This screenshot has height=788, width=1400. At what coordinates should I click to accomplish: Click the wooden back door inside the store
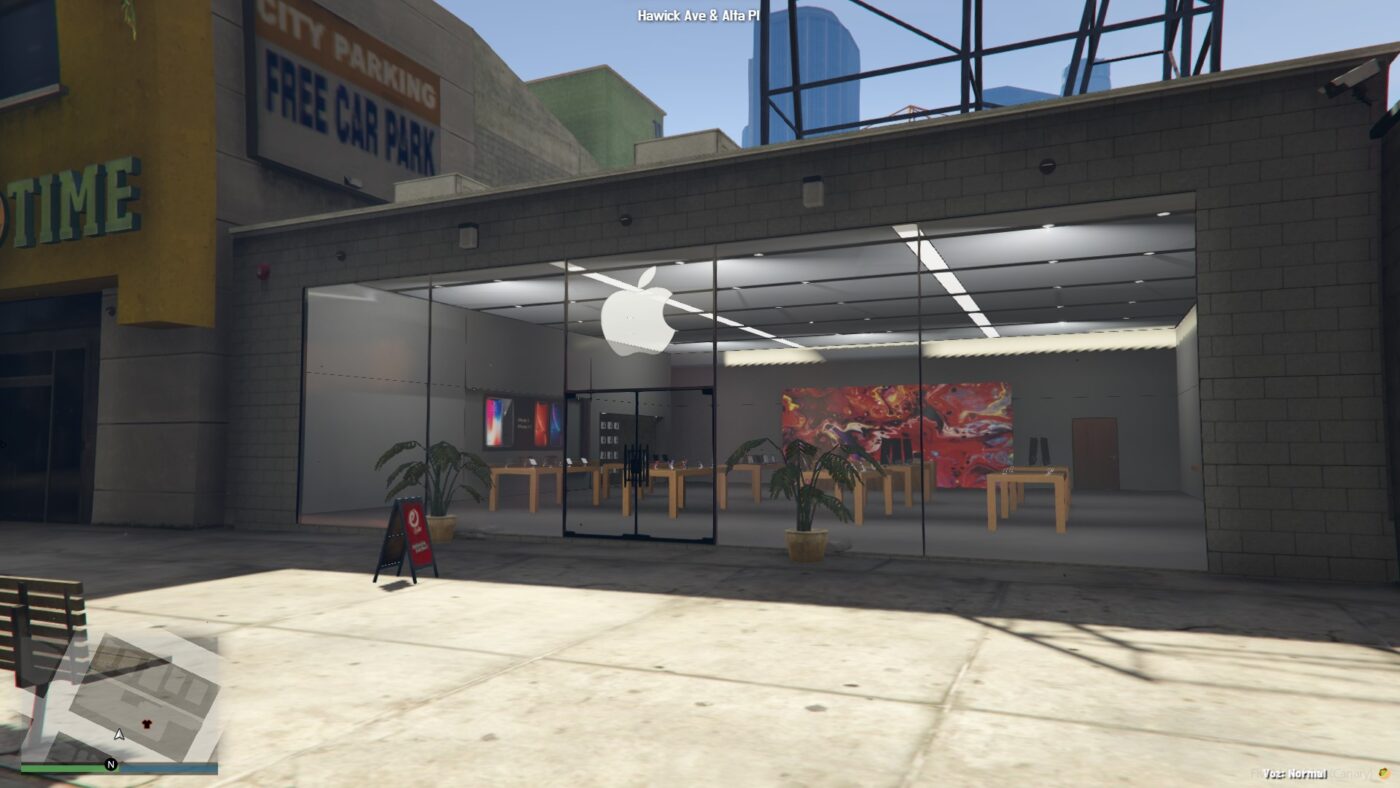pyautogui.click(x=1095, y=450)
